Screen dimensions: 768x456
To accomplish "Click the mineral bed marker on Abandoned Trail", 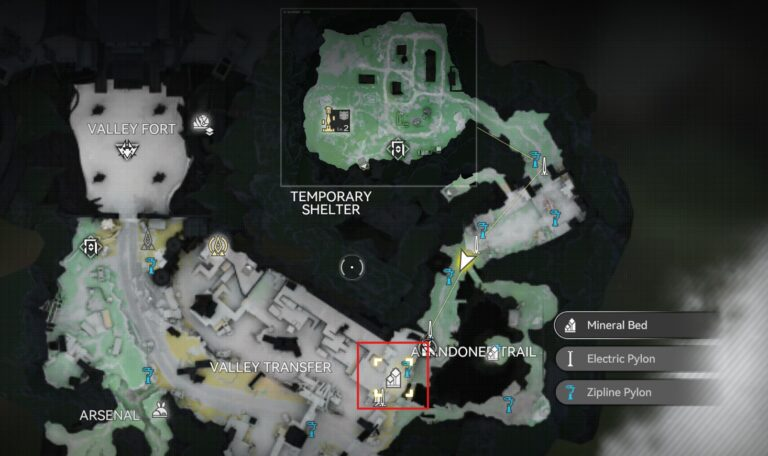I will pos(493,352).
